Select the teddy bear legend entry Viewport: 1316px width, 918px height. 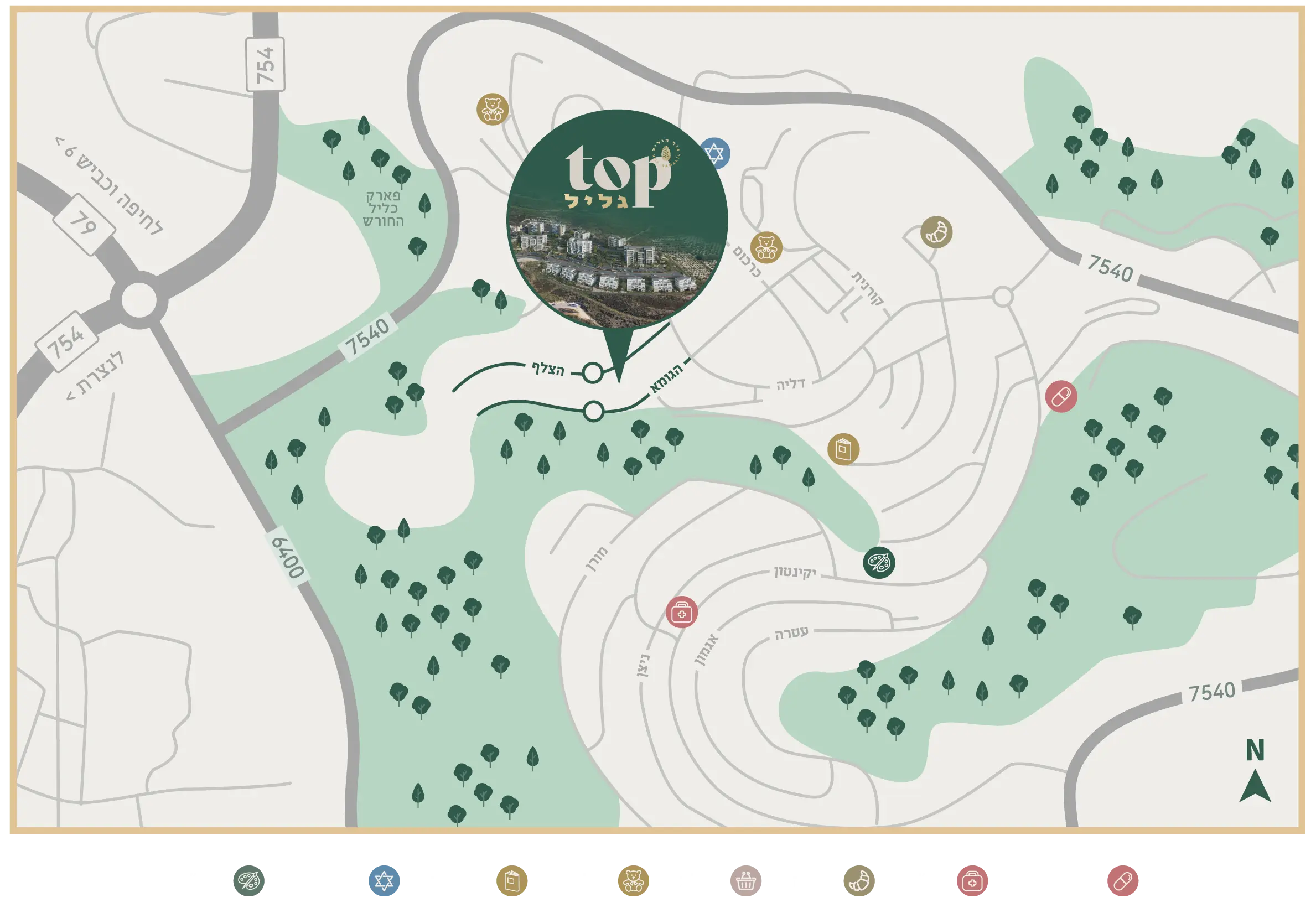tap(633, 881)
